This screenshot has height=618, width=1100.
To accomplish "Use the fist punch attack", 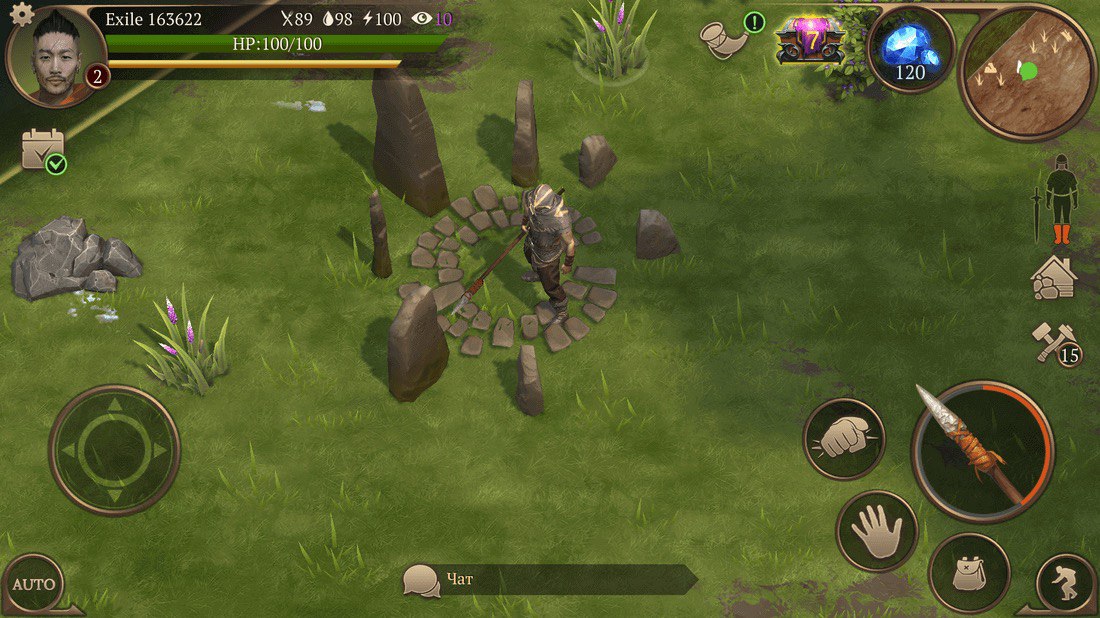I will pos(844,439).
